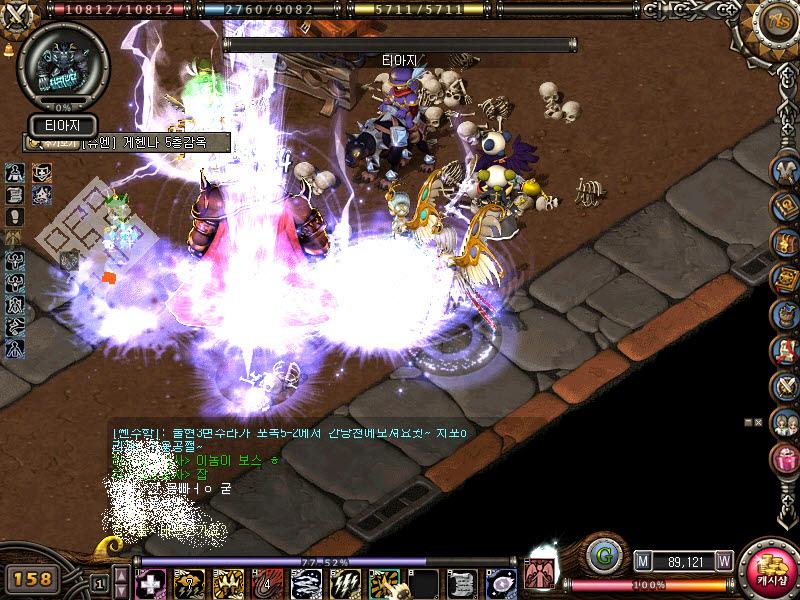
Task: Close the small panel with X button
Action: pos(759,423)
